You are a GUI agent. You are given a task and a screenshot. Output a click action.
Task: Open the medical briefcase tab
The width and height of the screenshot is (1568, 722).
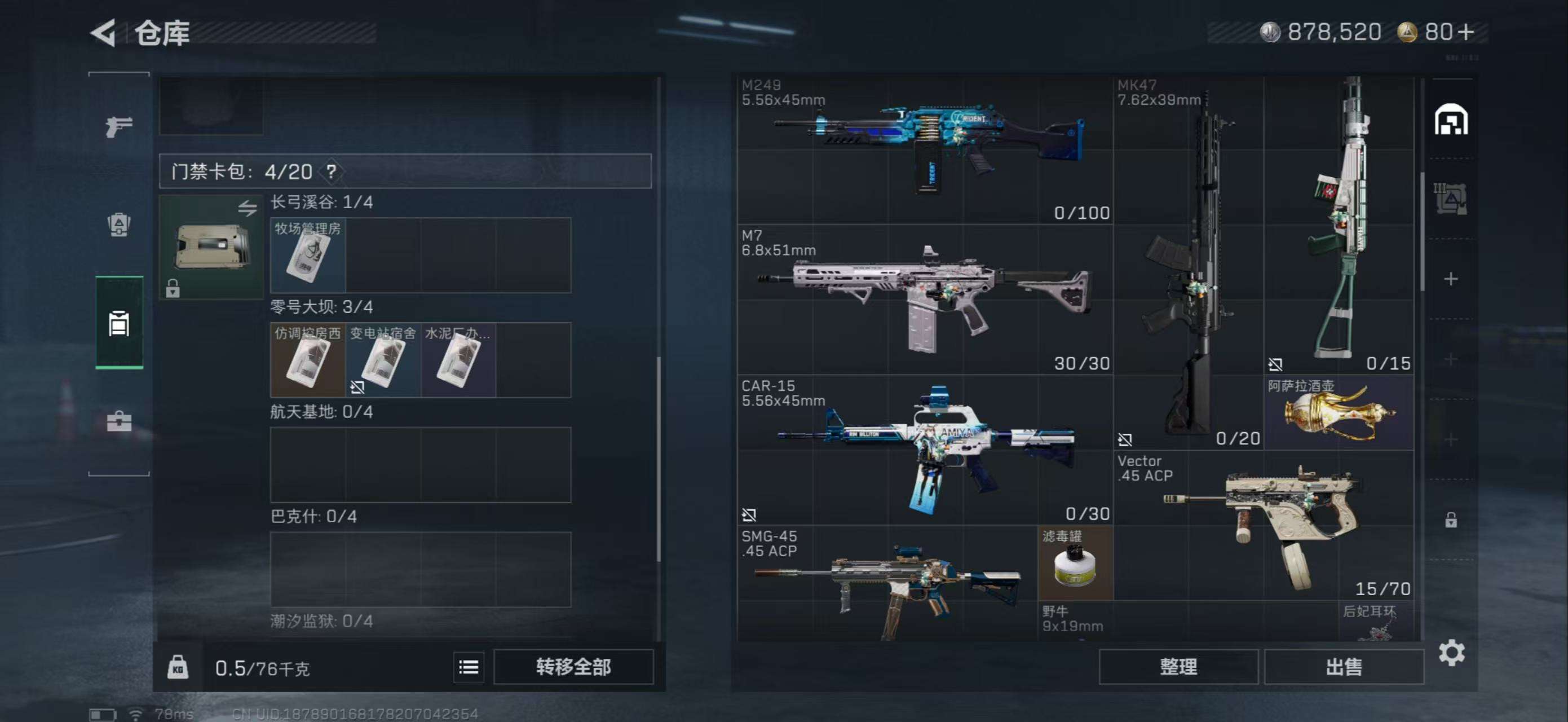[x=119, y=421]
